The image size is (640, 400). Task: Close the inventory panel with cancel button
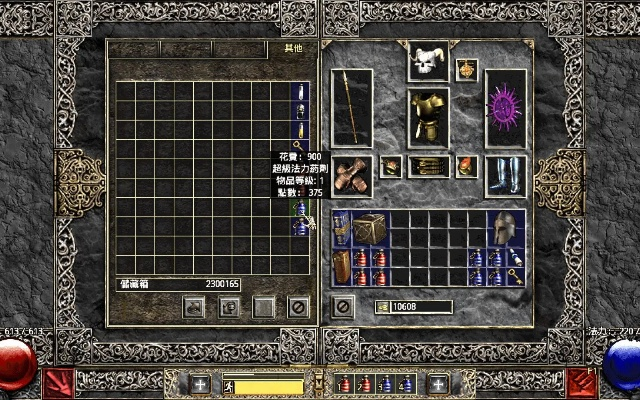[342, 305]
